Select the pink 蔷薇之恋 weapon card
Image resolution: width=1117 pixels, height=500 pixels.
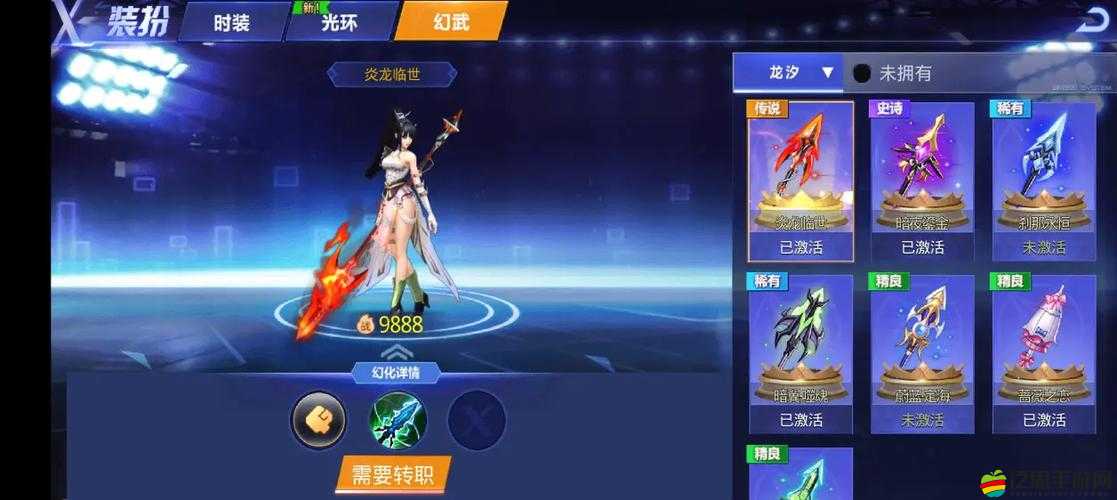tap(1044, 353)
